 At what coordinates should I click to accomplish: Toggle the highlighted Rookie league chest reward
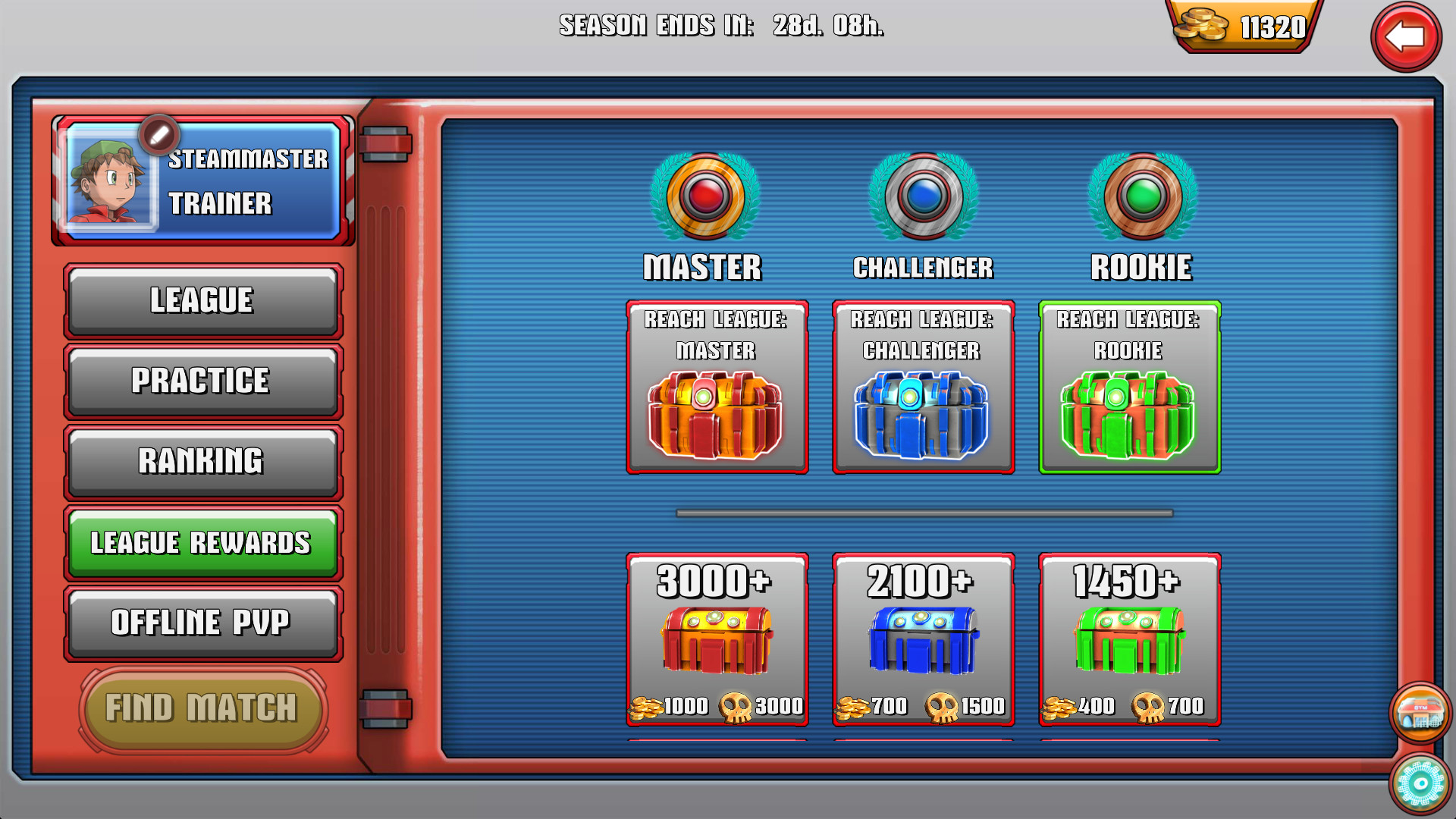pyautogui.click(x=1128, y=387)
